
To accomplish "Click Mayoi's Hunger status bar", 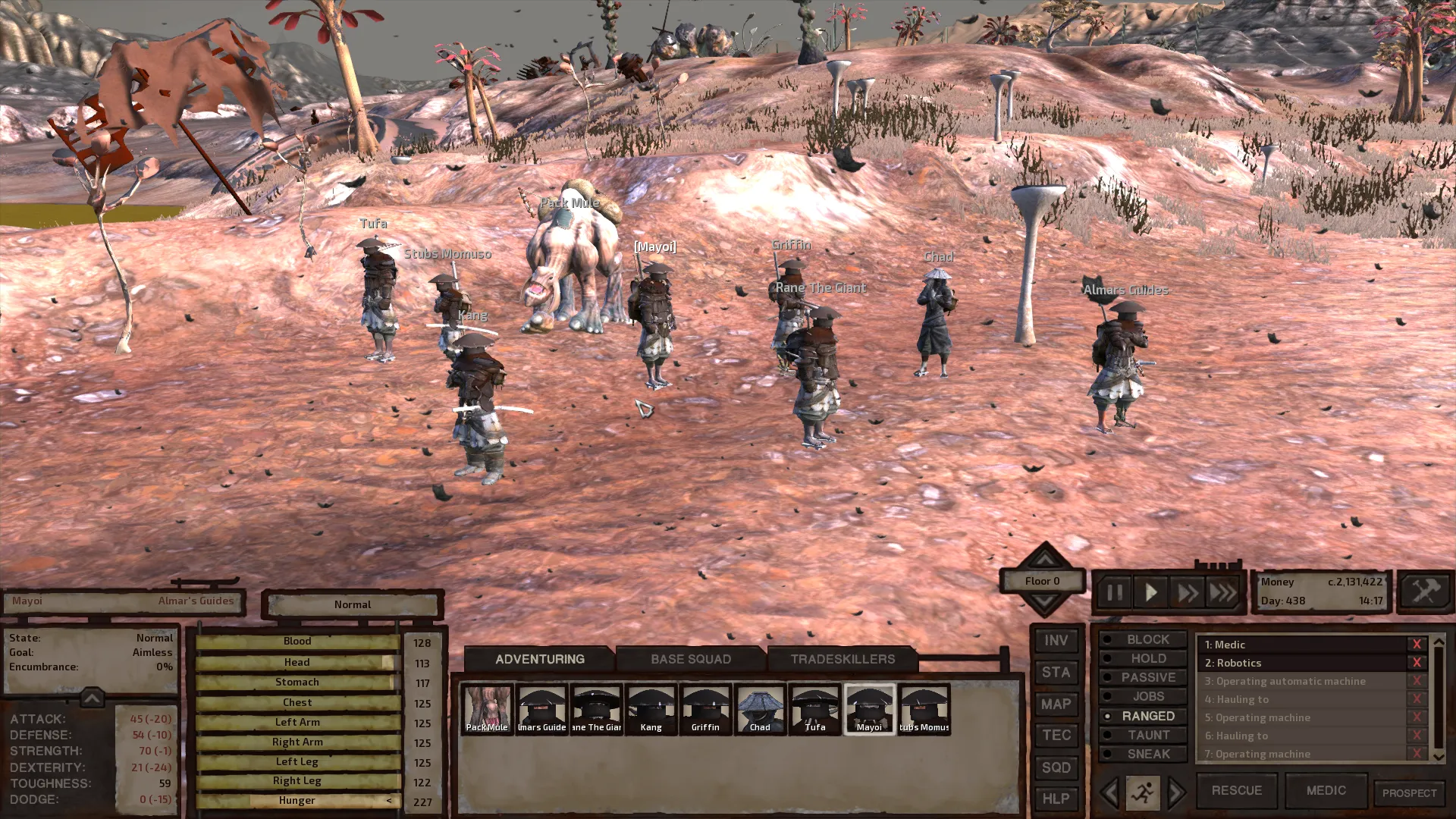I will point(297,800).
